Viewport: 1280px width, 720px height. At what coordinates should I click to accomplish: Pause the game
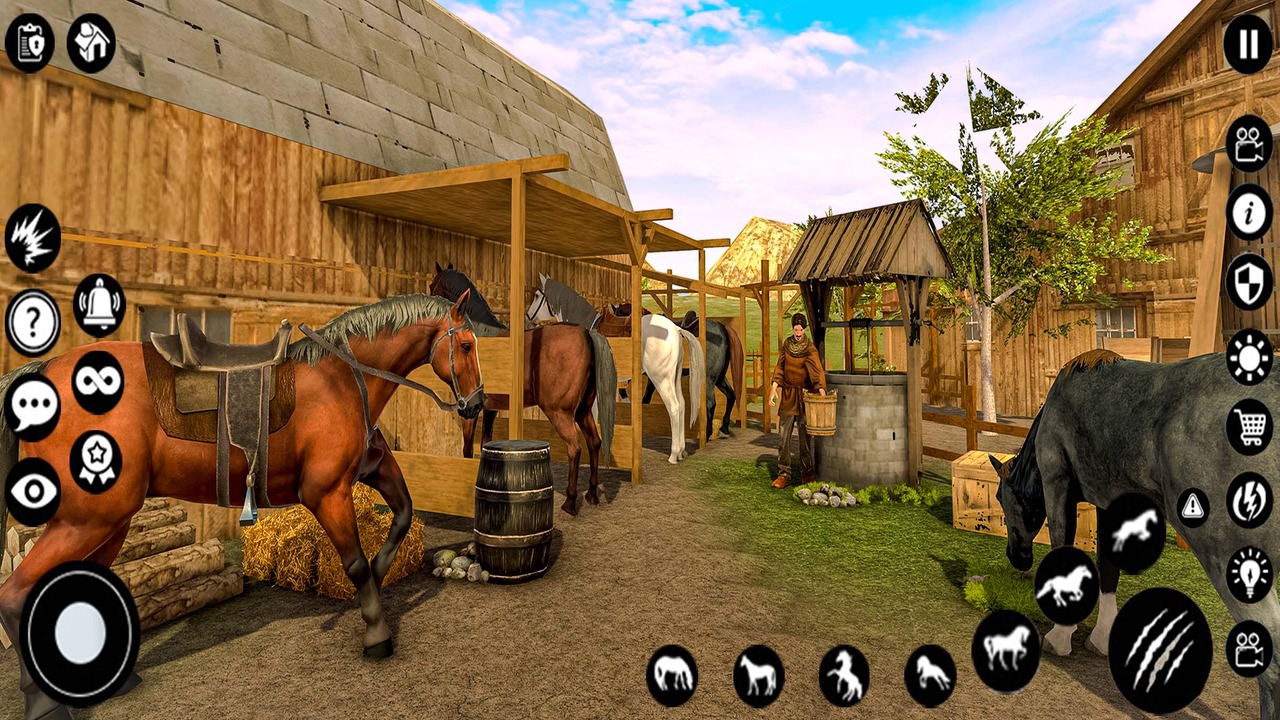pyautogui.click(x=1248, y=44)
